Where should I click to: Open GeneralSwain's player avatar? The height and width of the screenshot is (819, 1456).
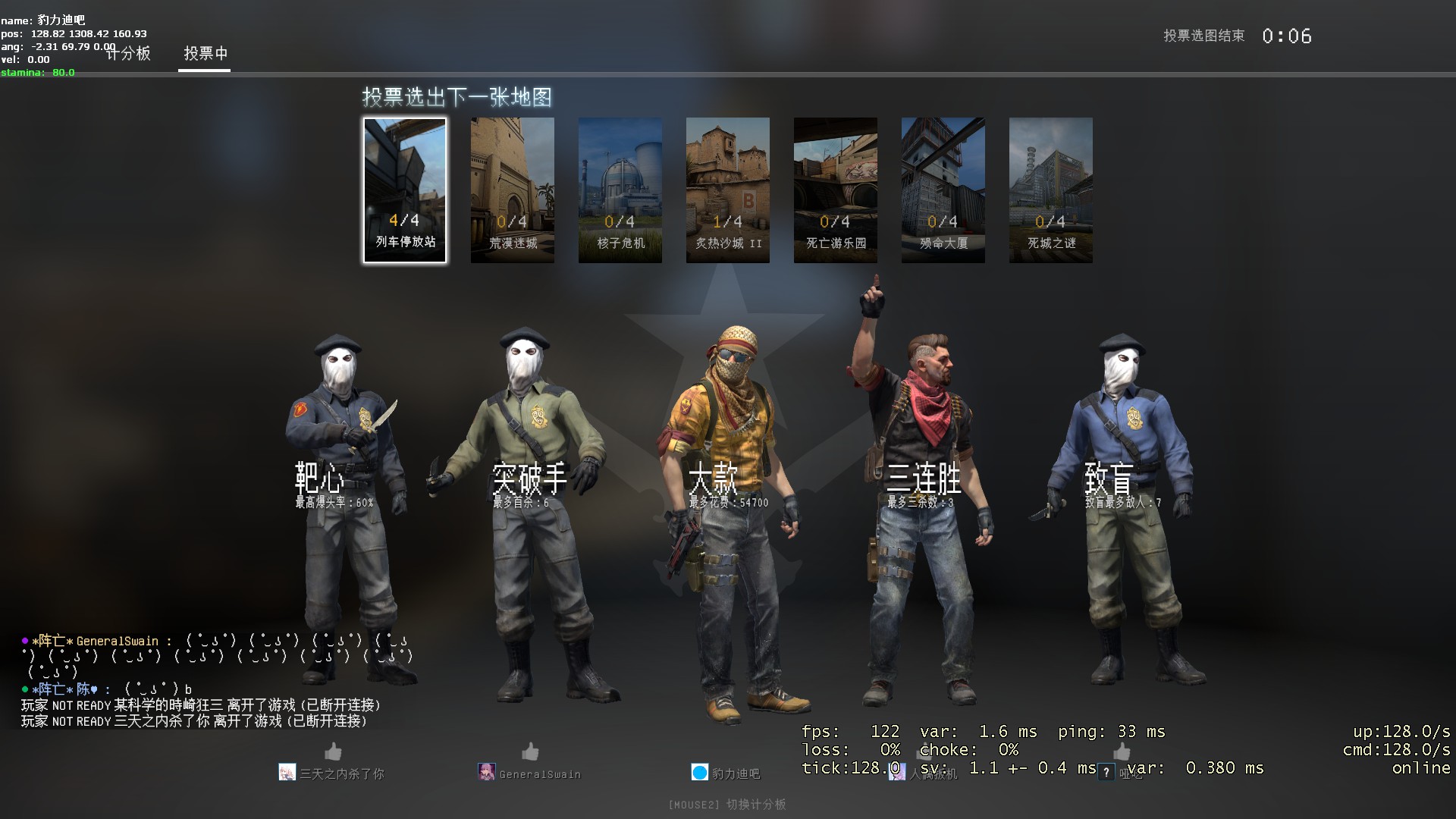pos(487,773)
